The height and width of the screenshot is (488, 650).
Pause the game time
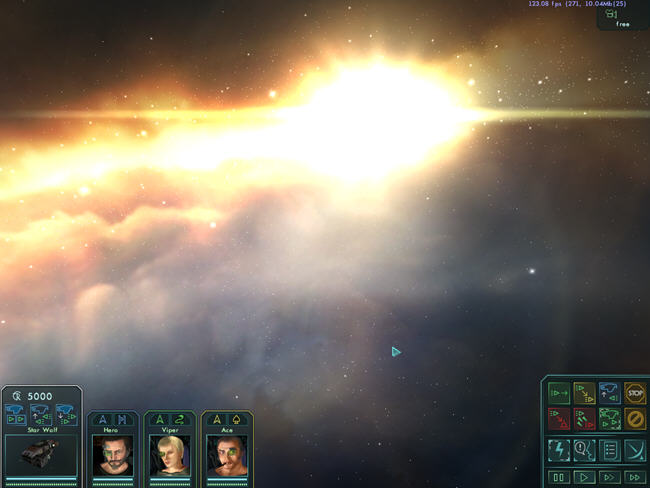pos(559,477)
